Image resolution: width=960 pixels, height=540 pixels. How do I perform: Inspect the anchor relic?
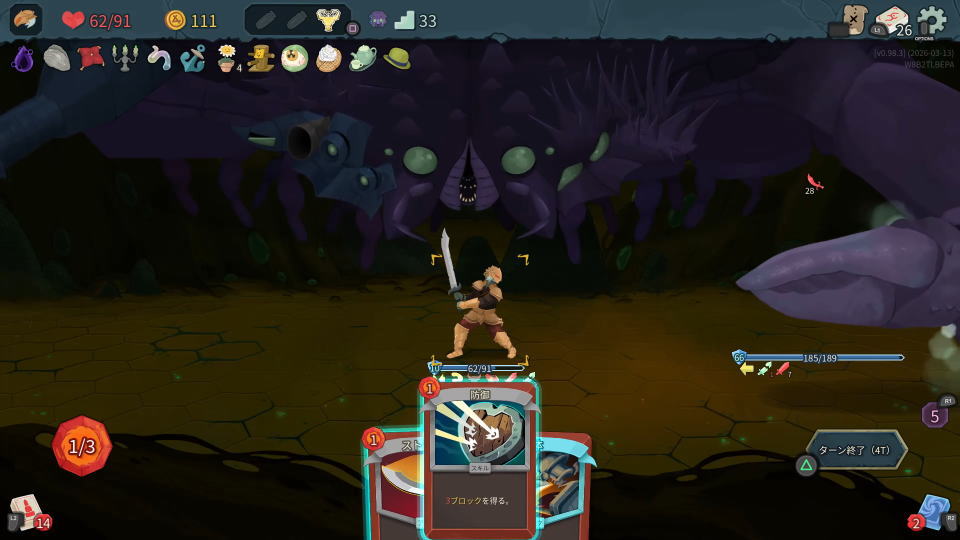193,58
